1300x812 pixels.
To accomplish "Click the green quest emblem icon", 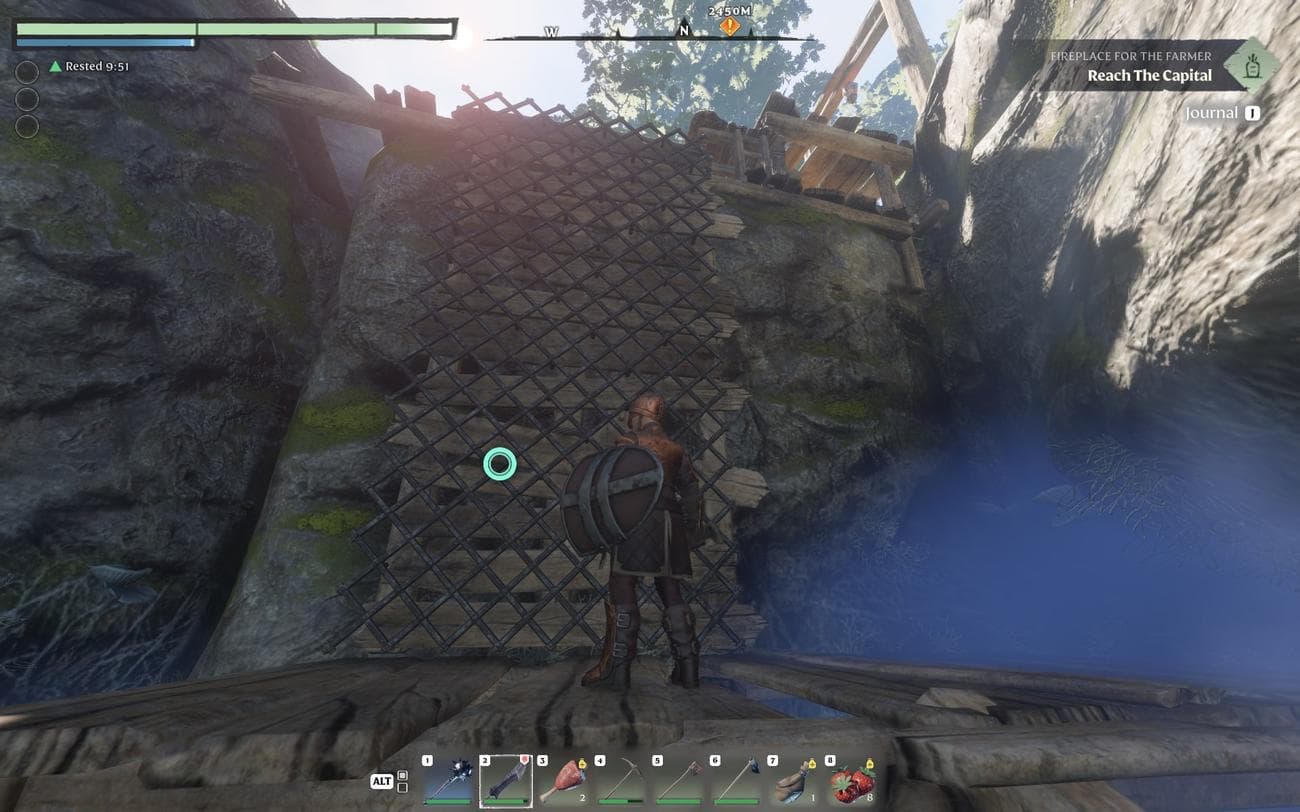I will pos(1251,65).
